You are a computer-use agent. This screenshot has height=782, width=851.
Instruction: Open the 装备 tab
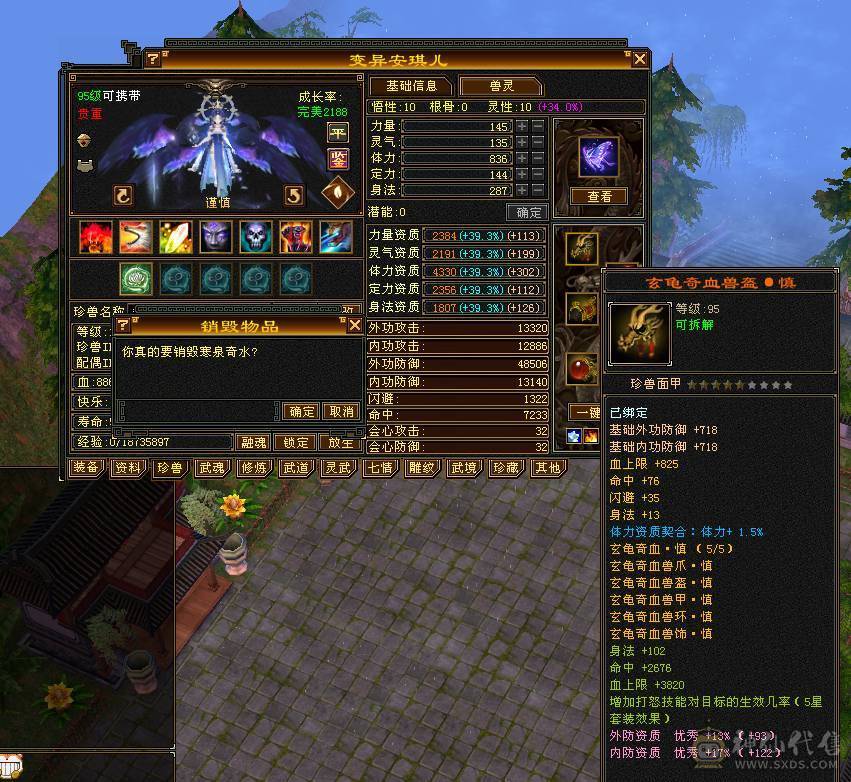click(86, 468)
